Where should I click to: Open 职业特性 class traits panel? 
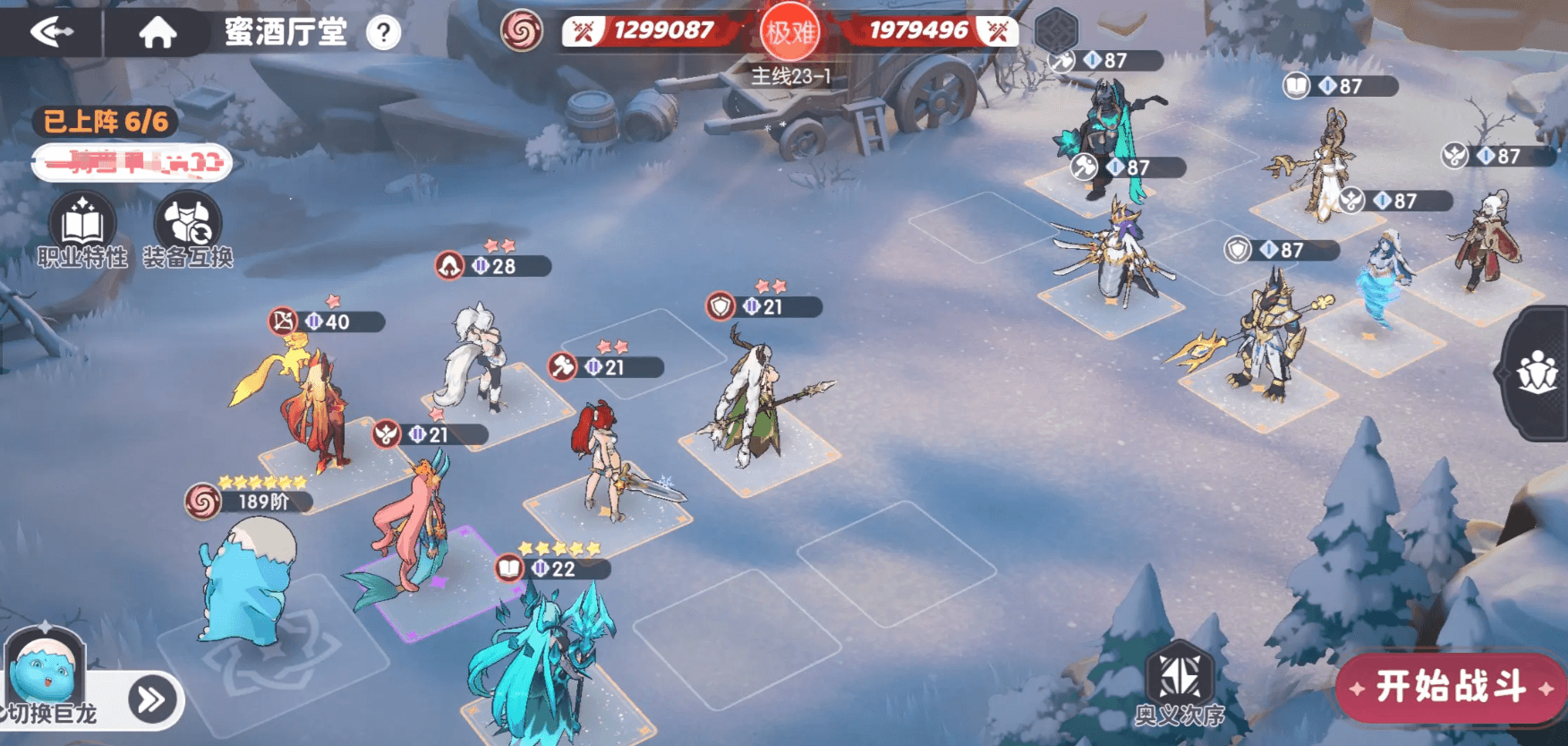[82, 231]
